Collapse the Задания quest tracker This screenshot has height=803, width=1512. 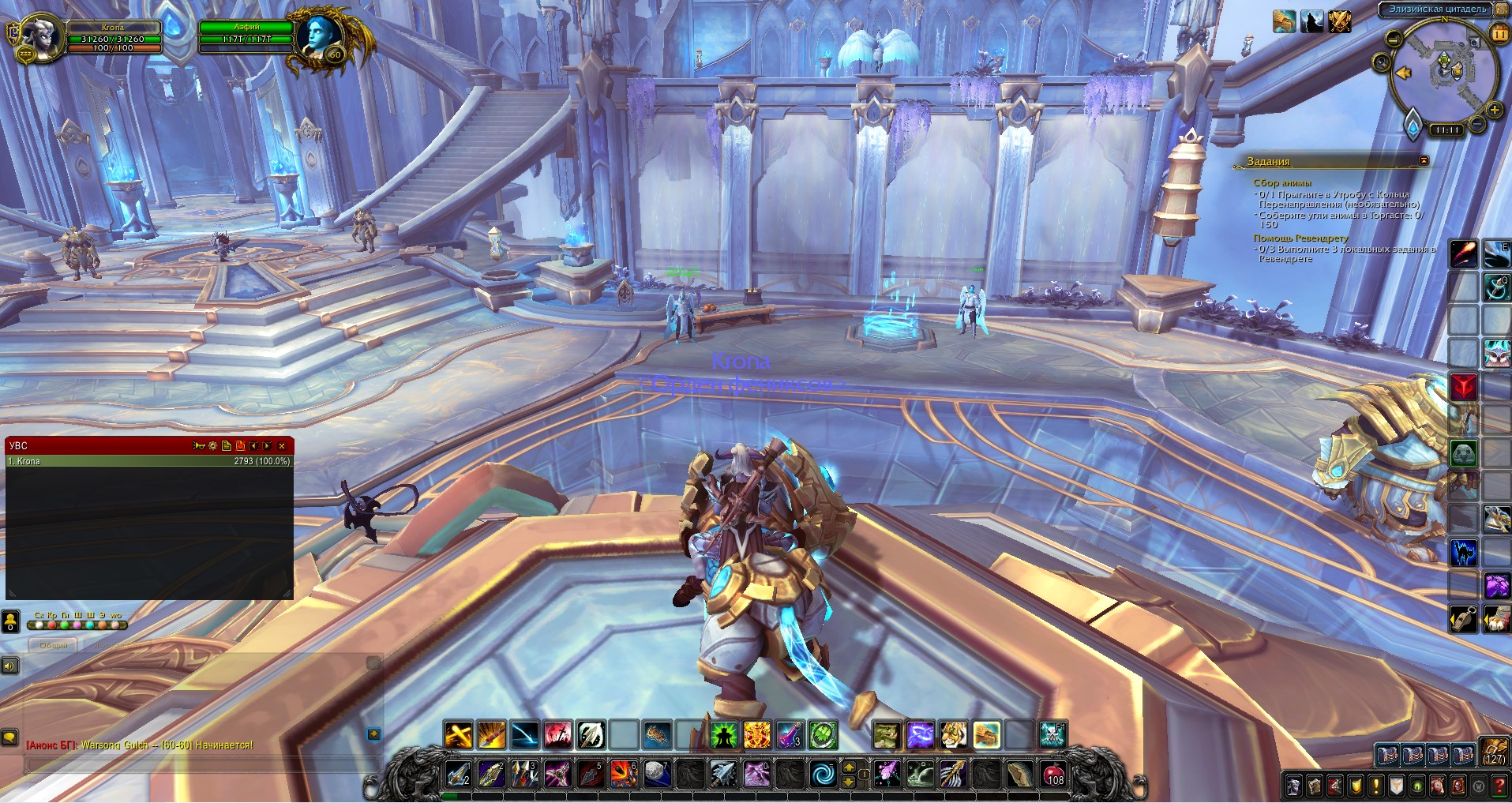(x=1424, y=160)
